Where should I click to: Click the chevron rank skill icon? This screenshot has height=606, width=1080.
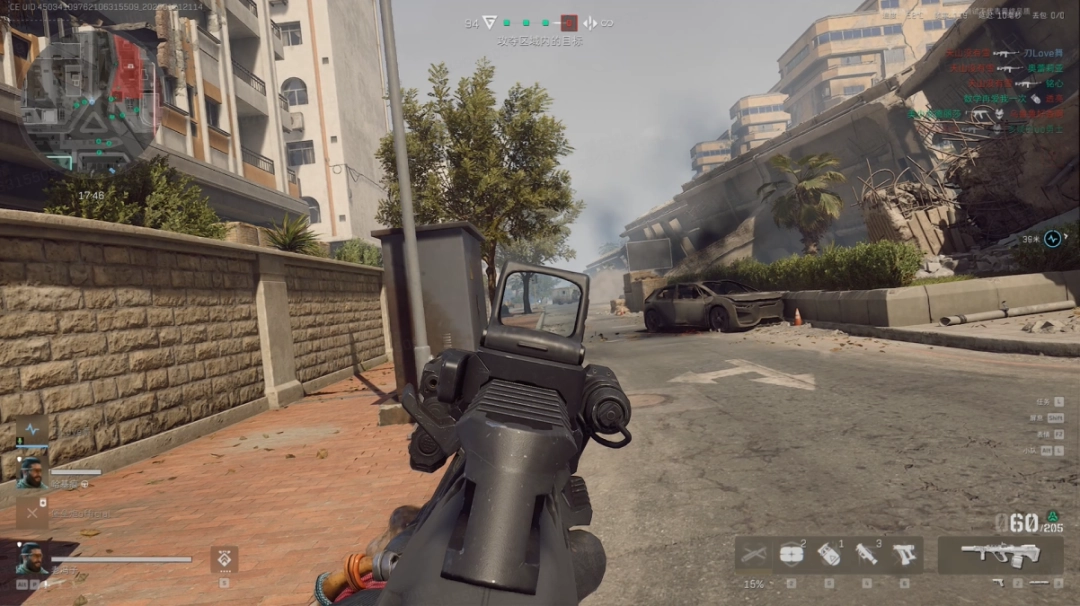[224, 559]
